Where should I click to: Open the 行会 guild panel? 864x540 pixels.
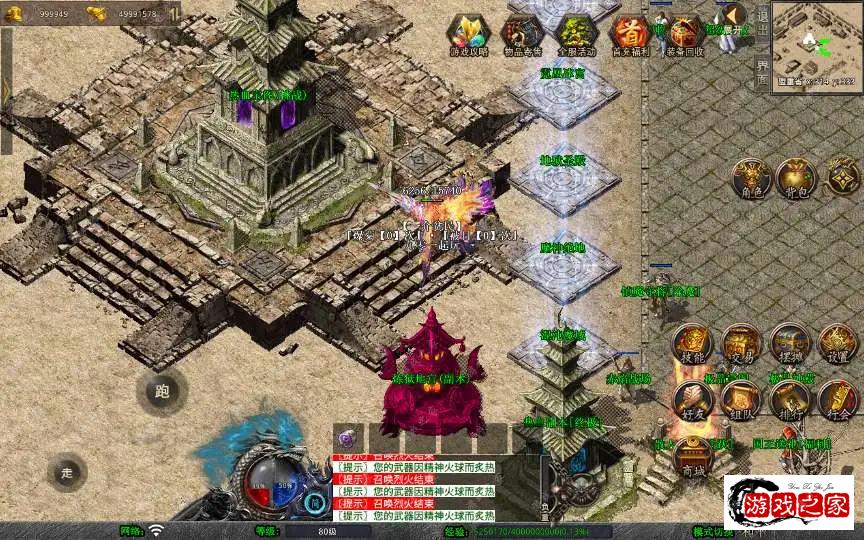pyautogui.click(x=838, y=399)
